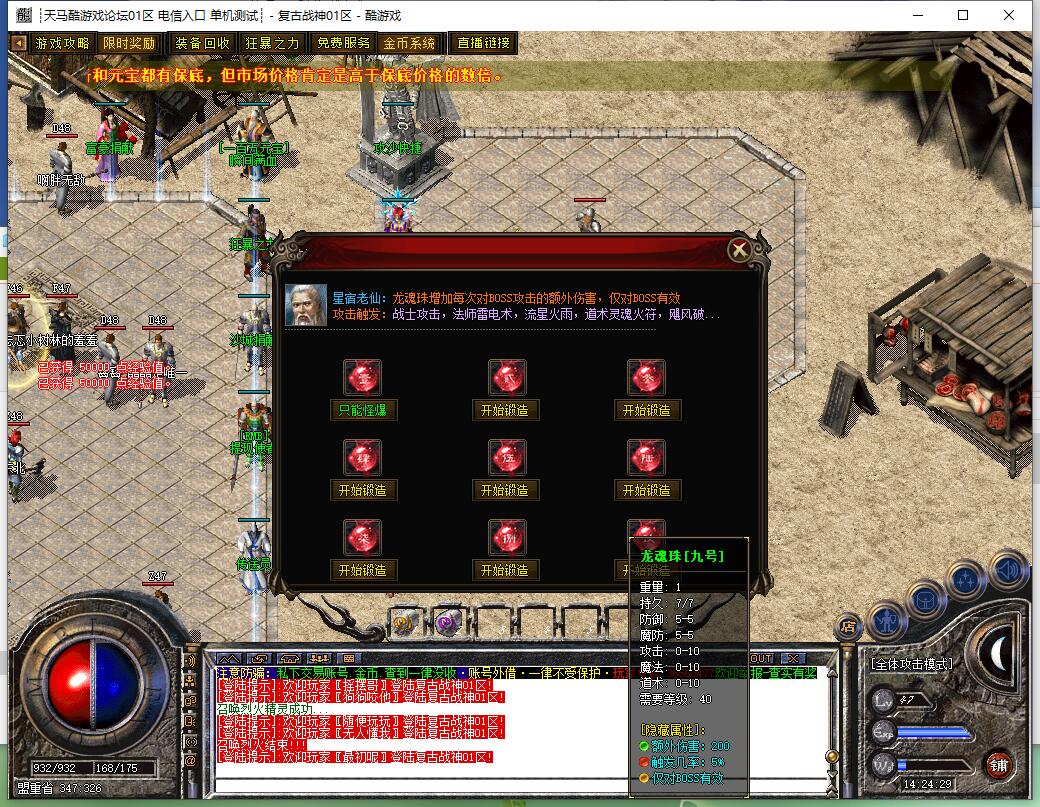The image size is (1040, 807).
Task: Click the 直播链接 live stream link button
Action: [x=484, y=43]
